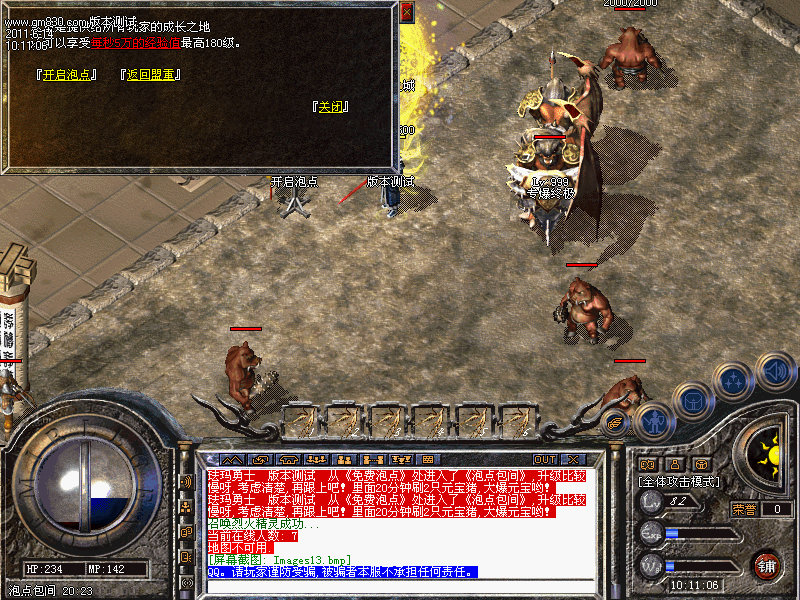The height and width of the screenshot is (600, 800).
Task: Toggle the 全体攻击模式 attack mode label
Action: pos(681,481)
